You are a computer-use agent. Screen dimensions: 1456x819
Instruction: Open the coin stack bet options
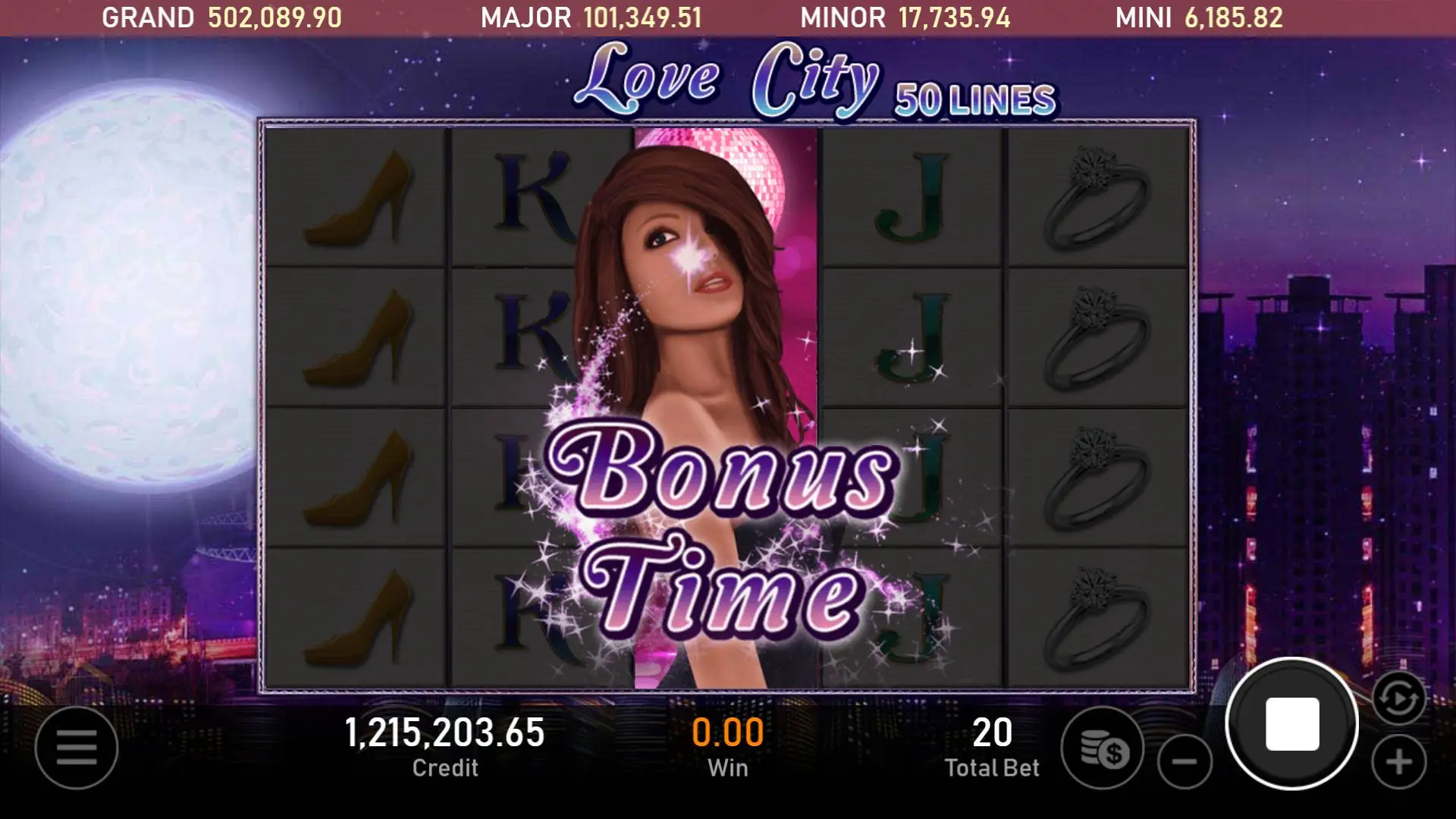(1103, 748)
